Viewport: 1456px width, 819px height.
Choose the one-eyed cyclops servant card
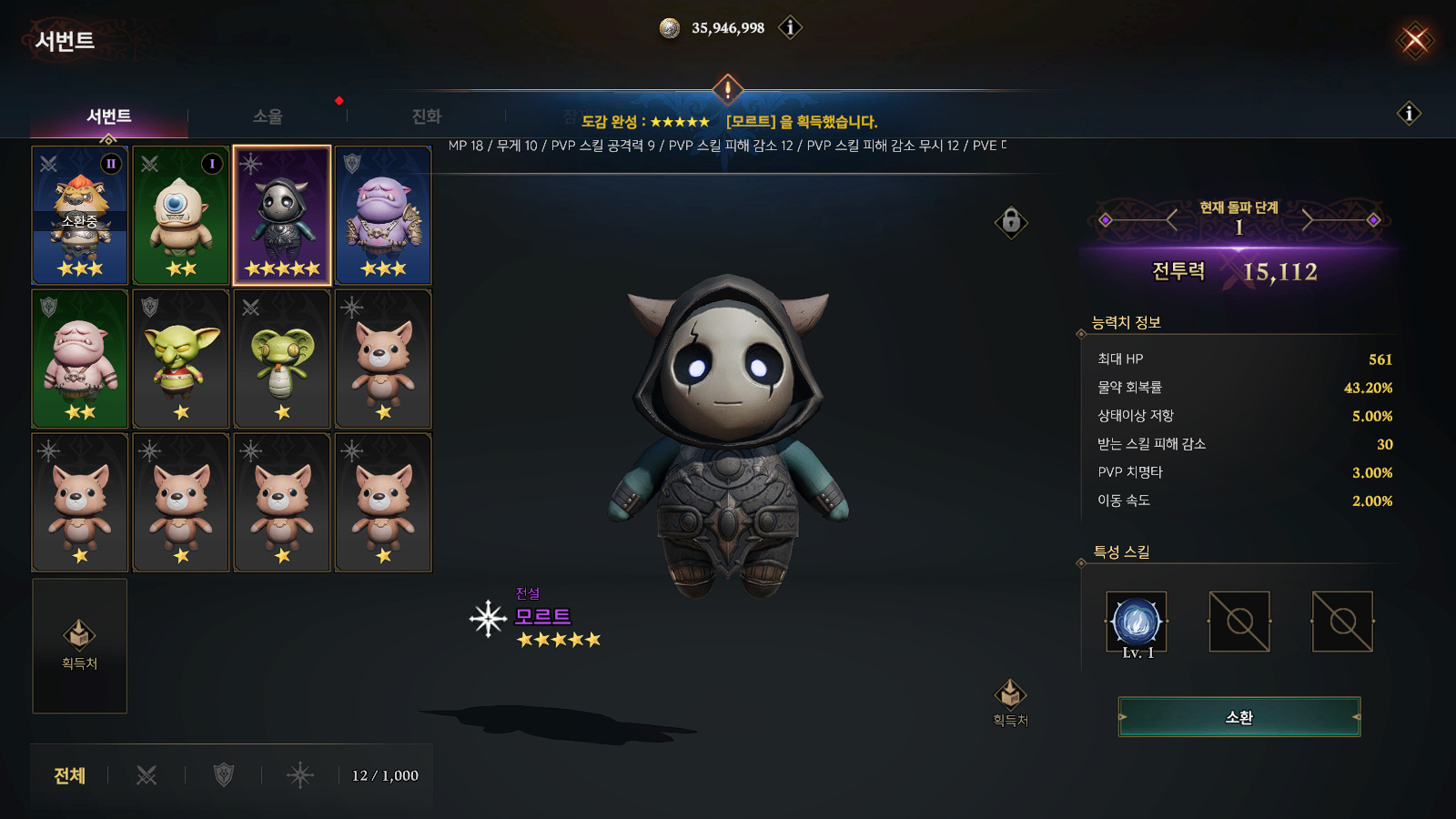coord(181,216)
